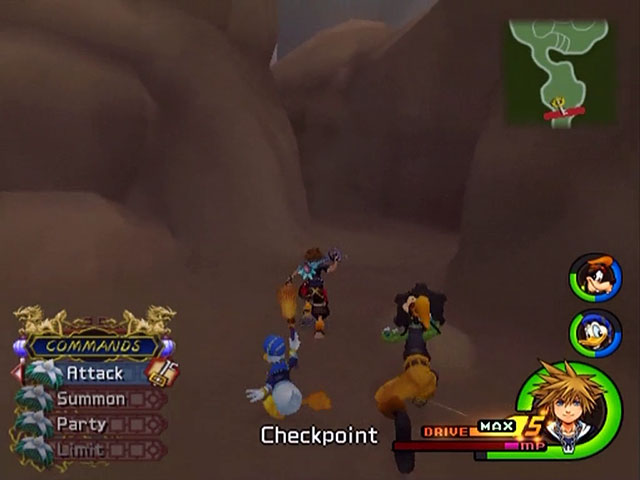The width and height of the screenshot is (640, 480).
Task: Open the Party command
Action: (83, 424)
